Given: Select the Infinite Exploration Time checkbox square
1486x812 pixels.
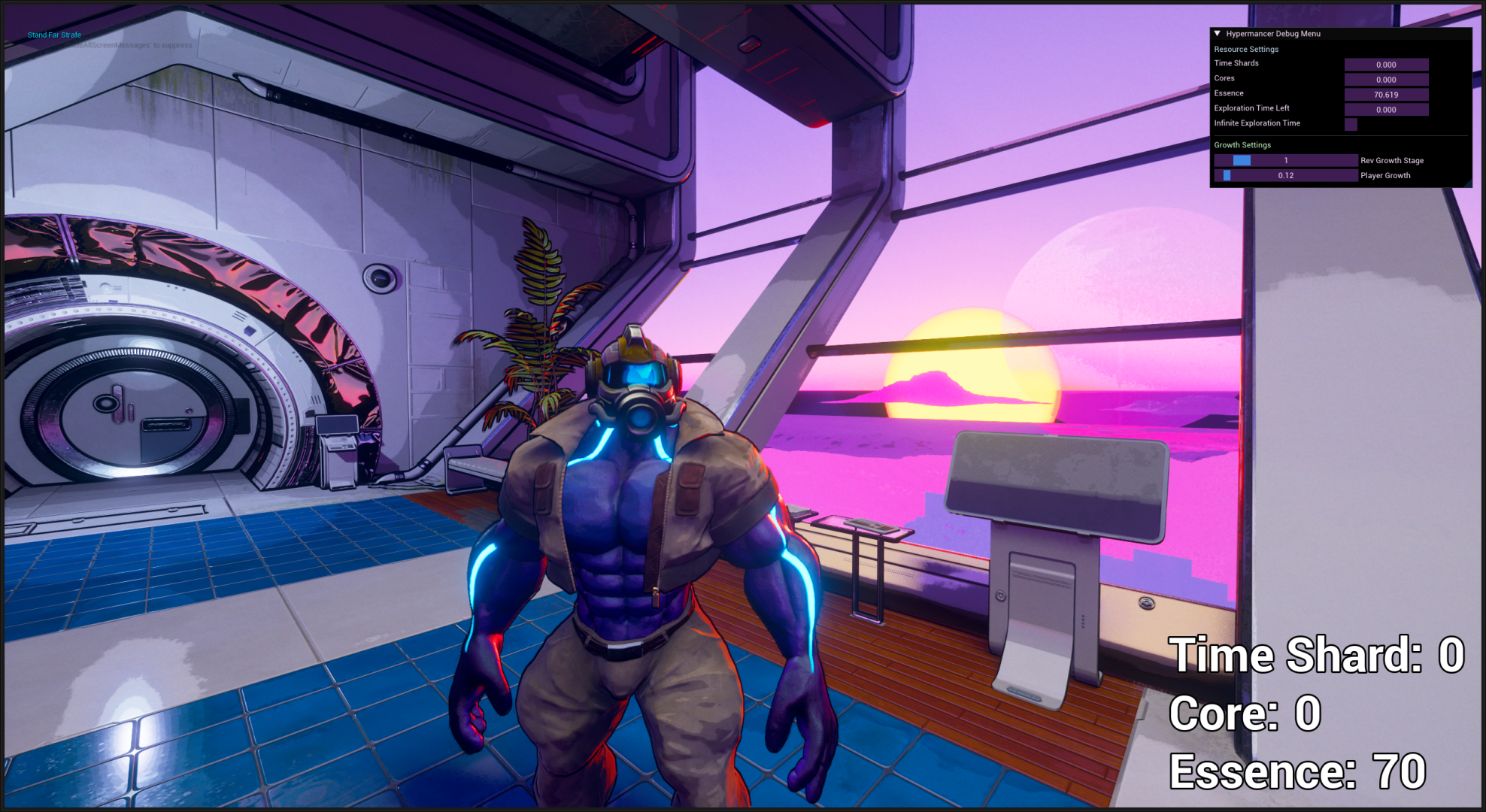Looking at the screenshot, I should [1351, 123].
